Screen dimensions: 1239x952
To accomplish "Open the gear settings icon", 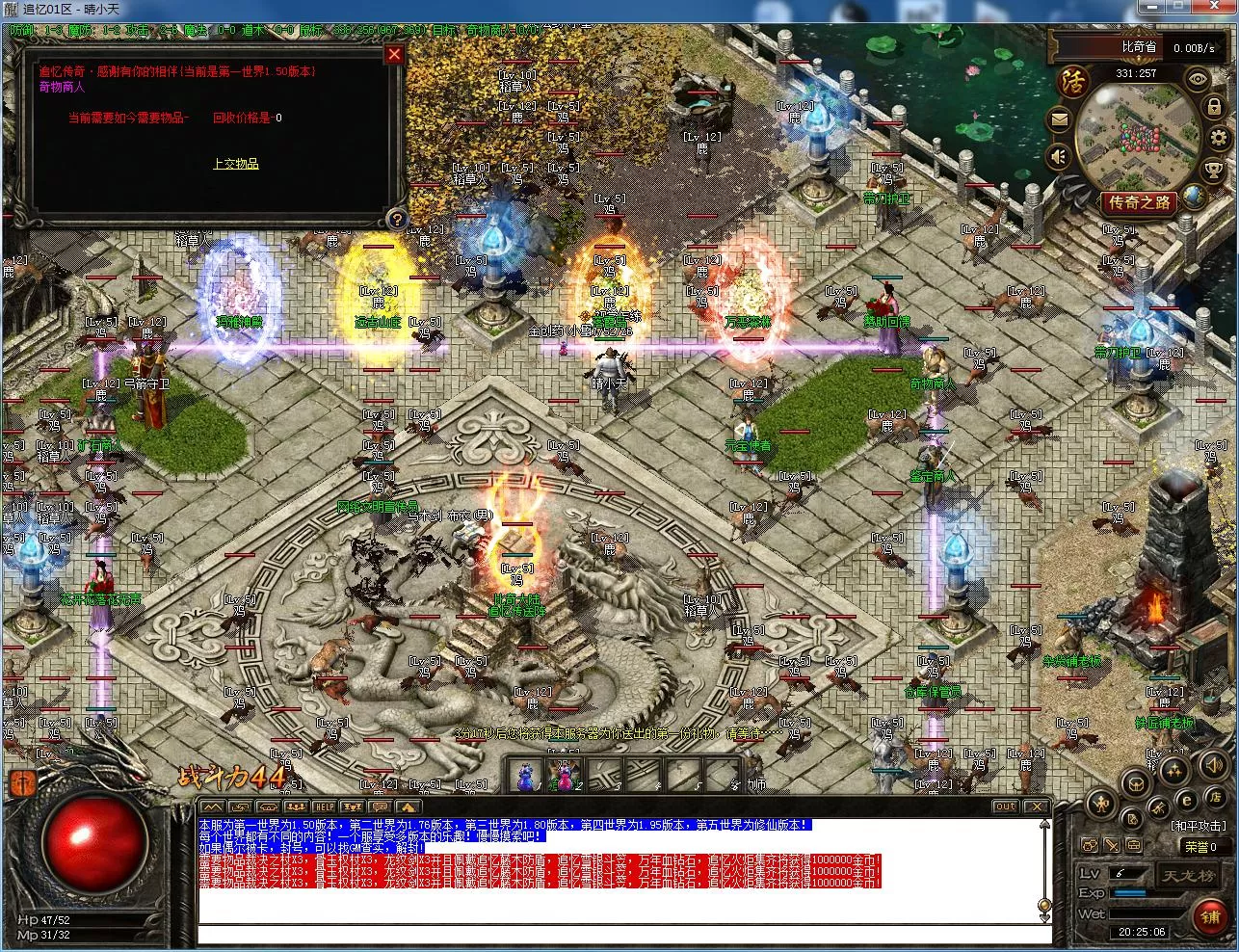I will pyautogui.click(x=1216, y=140).
